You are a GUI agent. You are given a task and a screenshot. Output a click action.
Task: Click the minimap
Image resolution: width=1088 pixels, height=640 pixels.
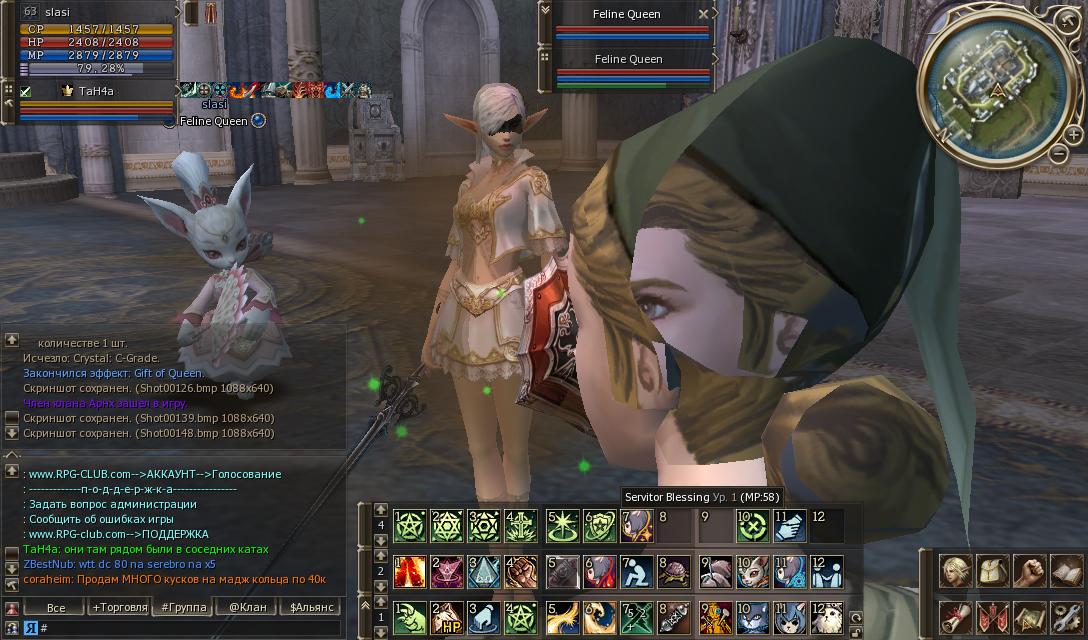pyautogui.click(x=996, y=87)
